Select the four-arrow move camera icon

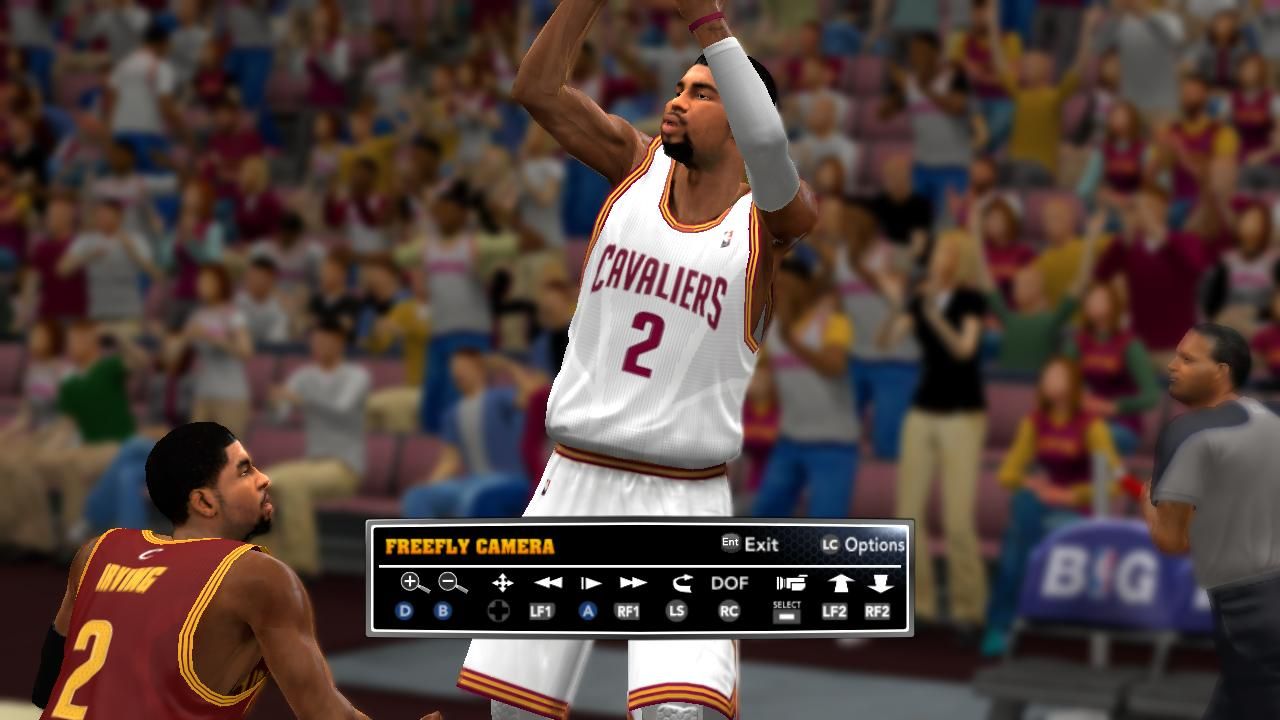point(502,582)
